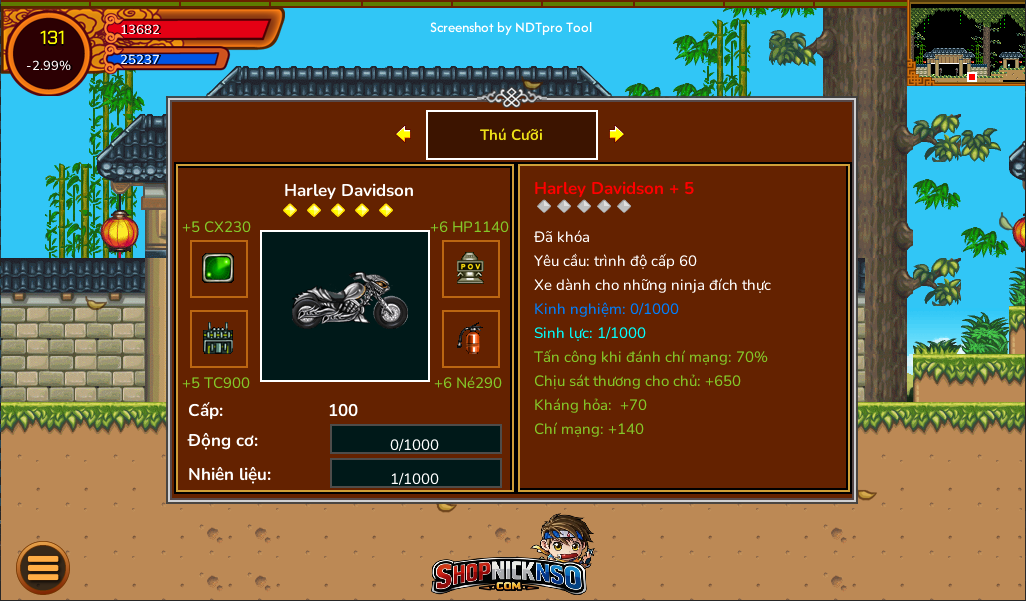Screen dimensions: 1026x601
Task: Click the left yellow arrow beside Thú Cưỡi
Action: coord(403,134)
